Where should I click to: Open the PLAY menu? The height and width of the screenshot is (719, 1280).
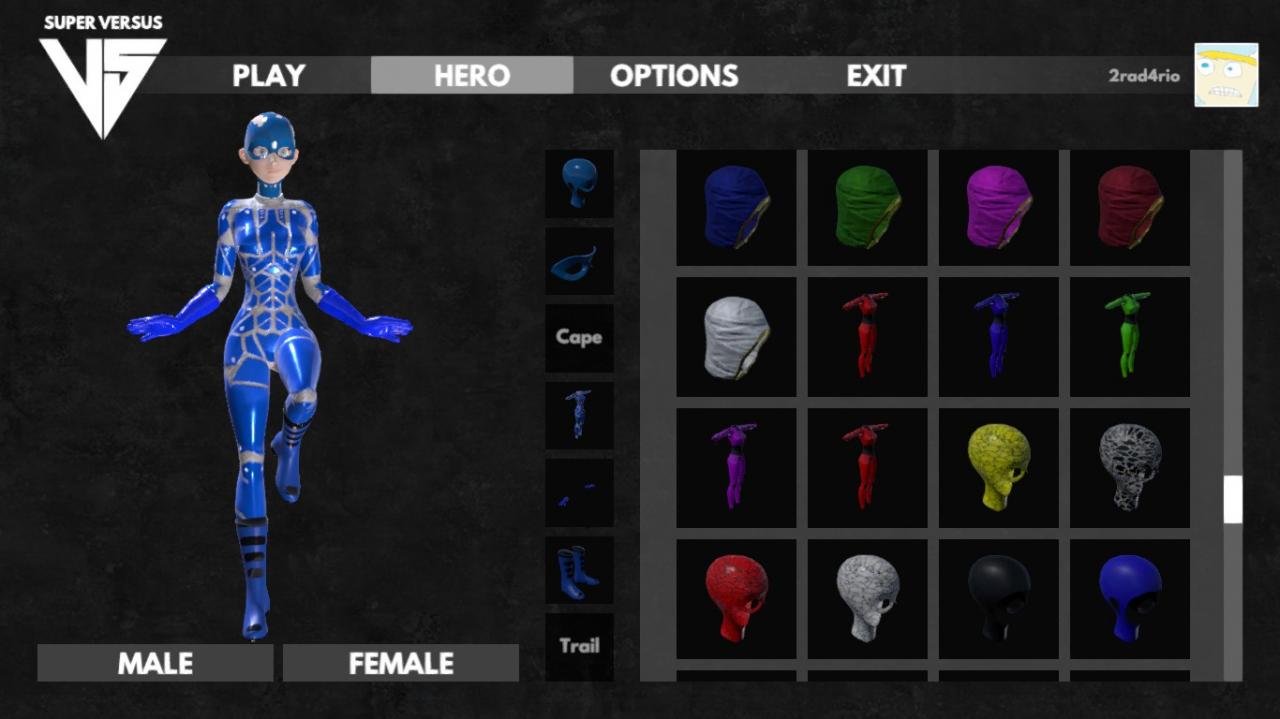point(268,75)
